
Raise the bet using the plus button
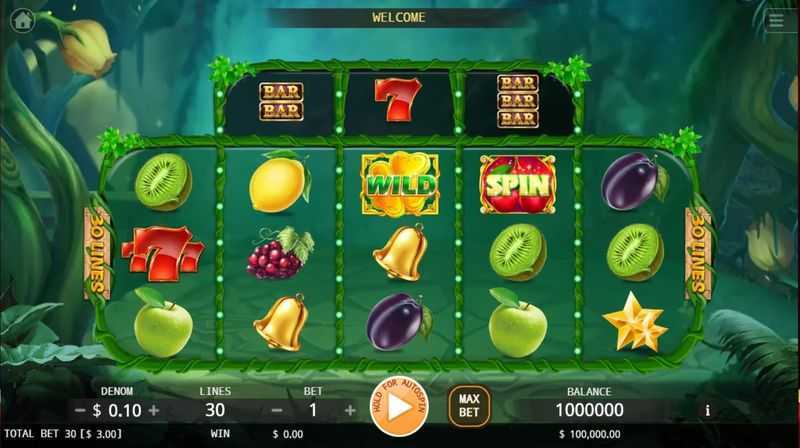click(350, 410)
